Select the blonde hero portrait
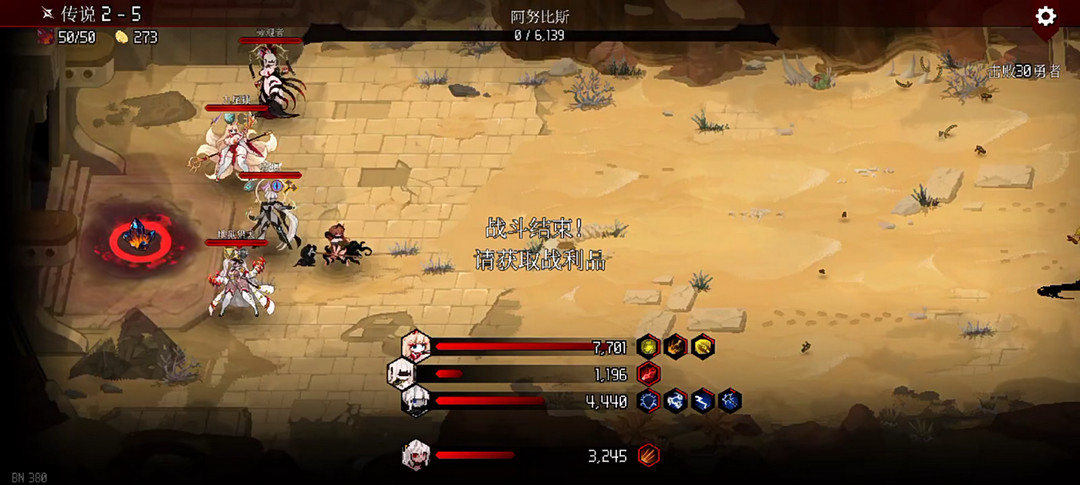The width and height of the screenshot is (1080, 485). click(416, 347)
